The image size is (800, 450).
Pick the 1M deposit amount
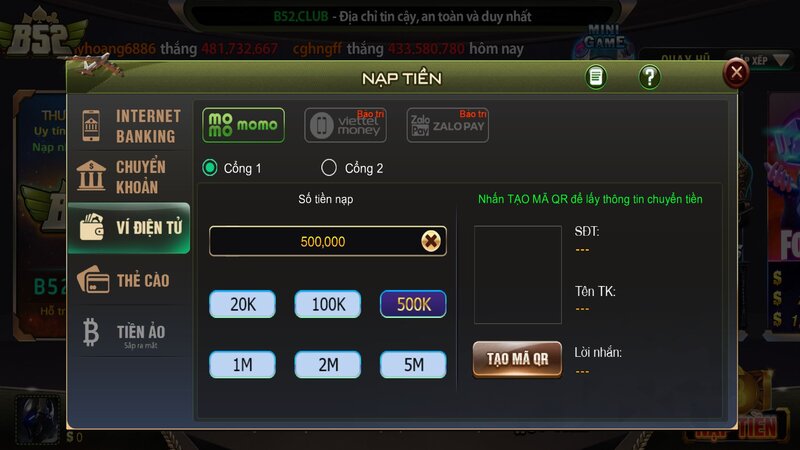point(242,364)
